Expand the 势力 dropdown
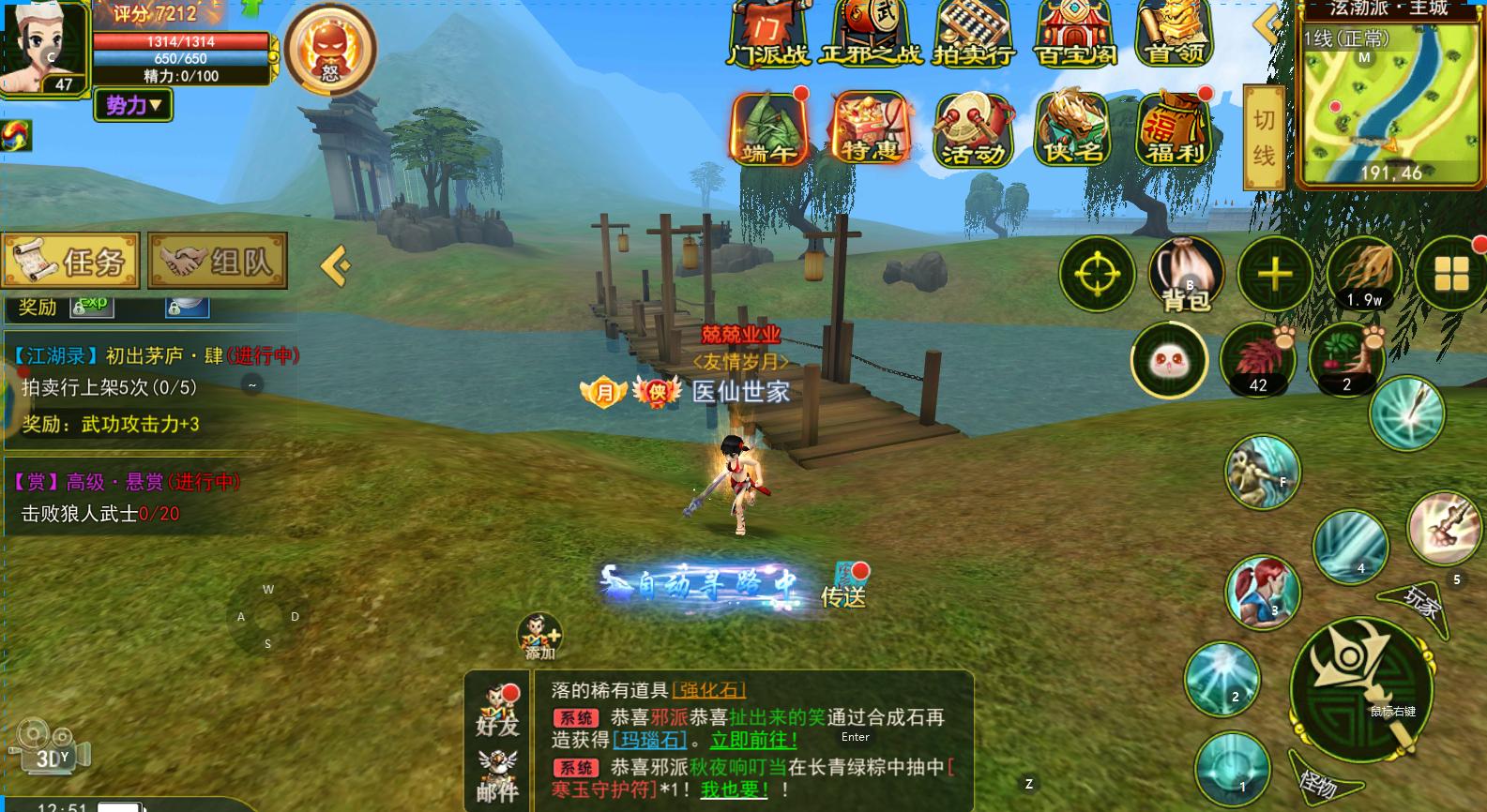The width and height of the screenshot is (1487, 812). 133,105
